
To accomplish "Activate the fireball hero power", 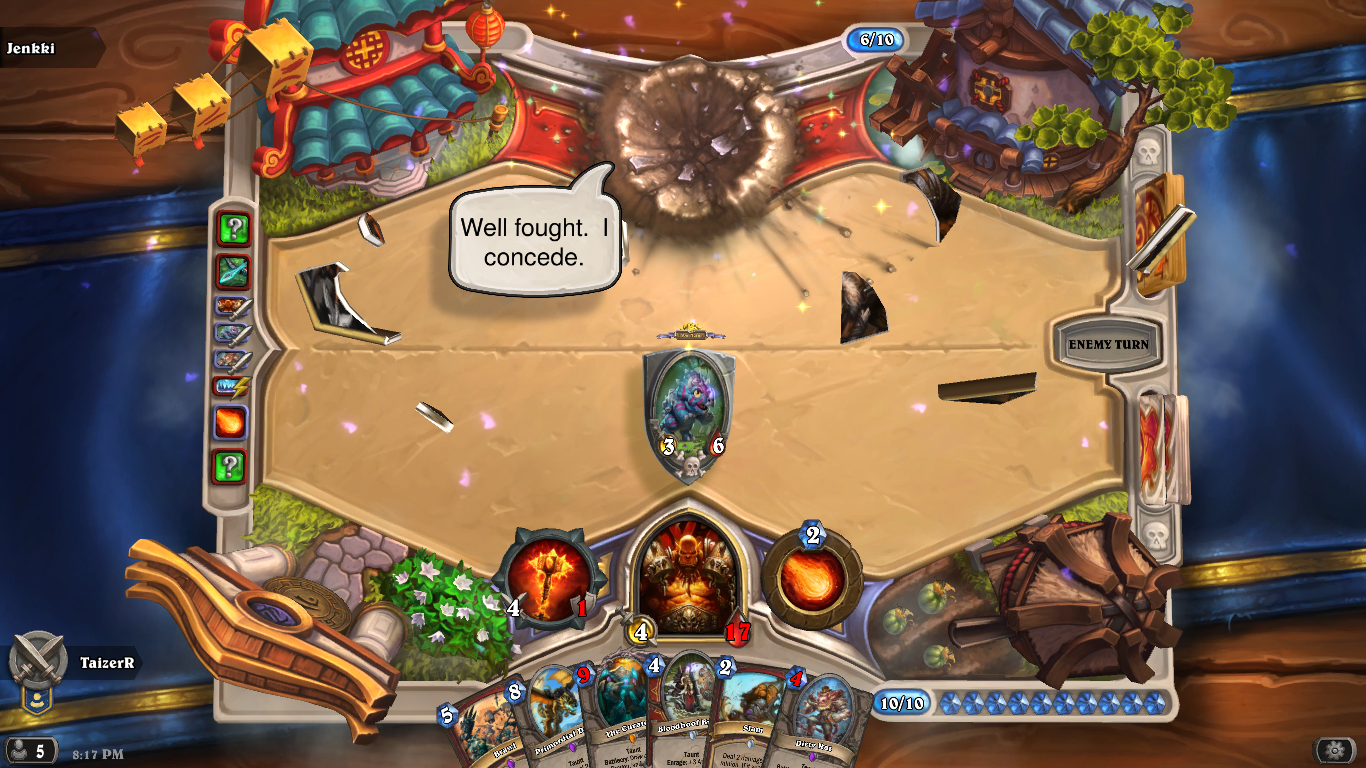I will tap(811, 579).
